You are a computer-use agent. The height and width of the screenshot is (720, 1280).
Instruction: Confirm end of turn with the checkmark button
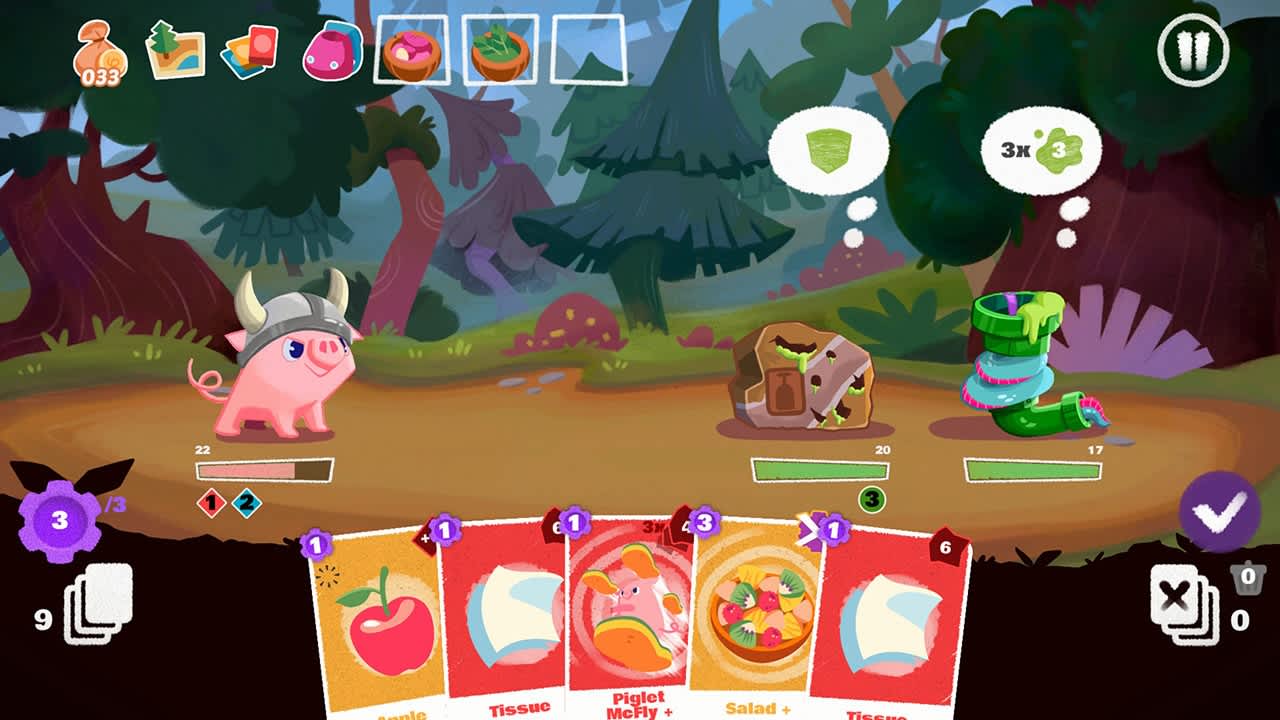[1221, 513]
